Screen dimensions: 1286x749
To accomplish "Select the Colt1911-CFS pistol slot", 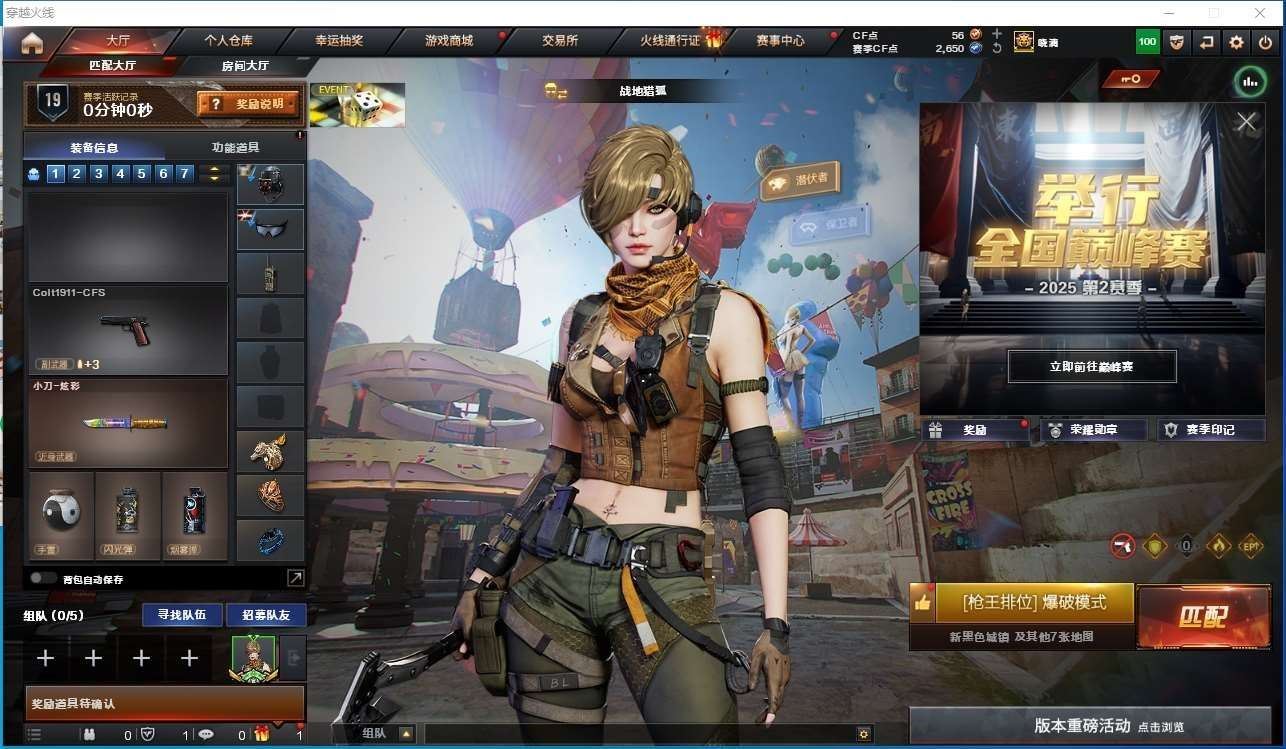I will 127,329.
